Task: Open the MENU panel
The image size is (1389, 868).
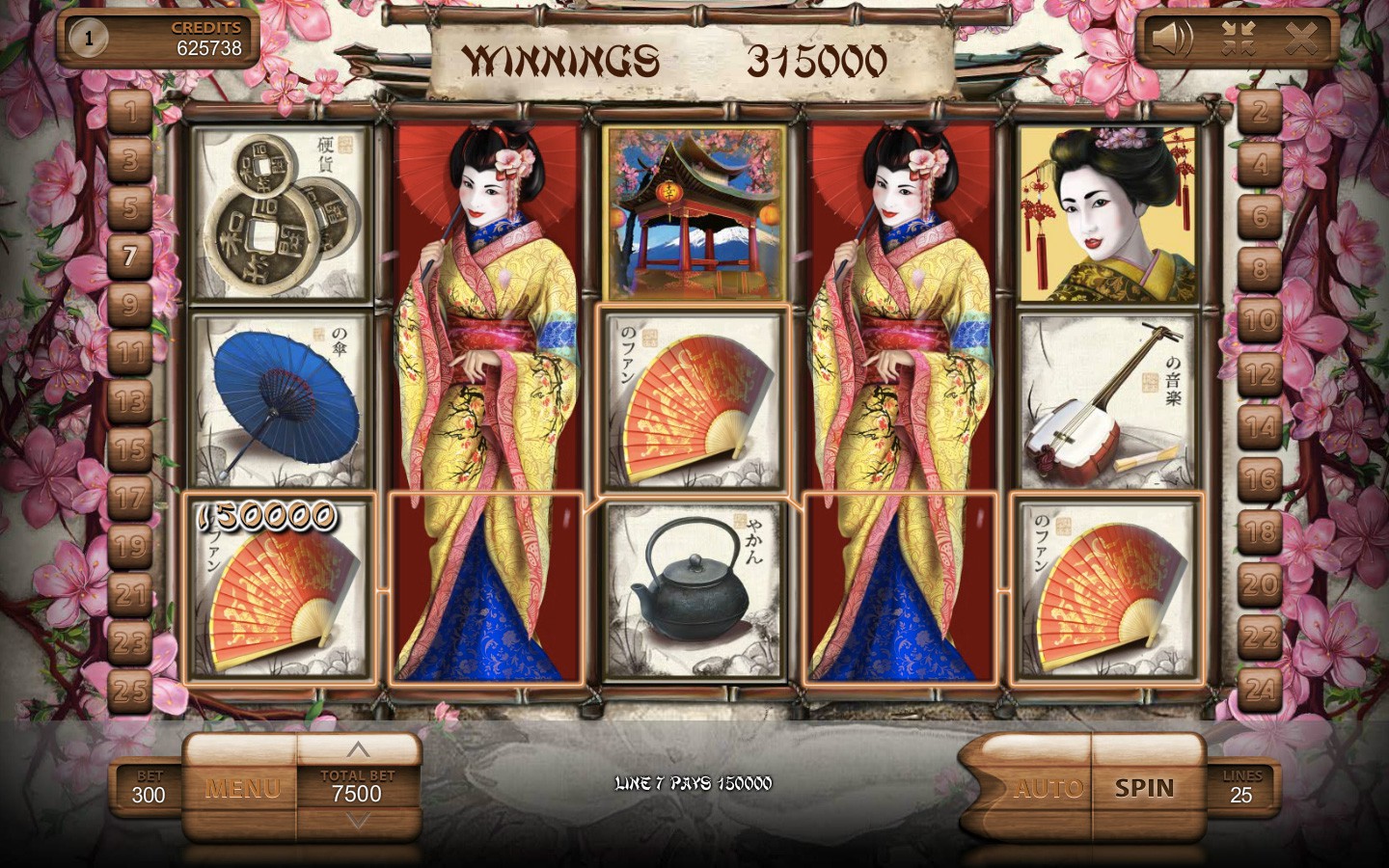Action: coord(243,789)
